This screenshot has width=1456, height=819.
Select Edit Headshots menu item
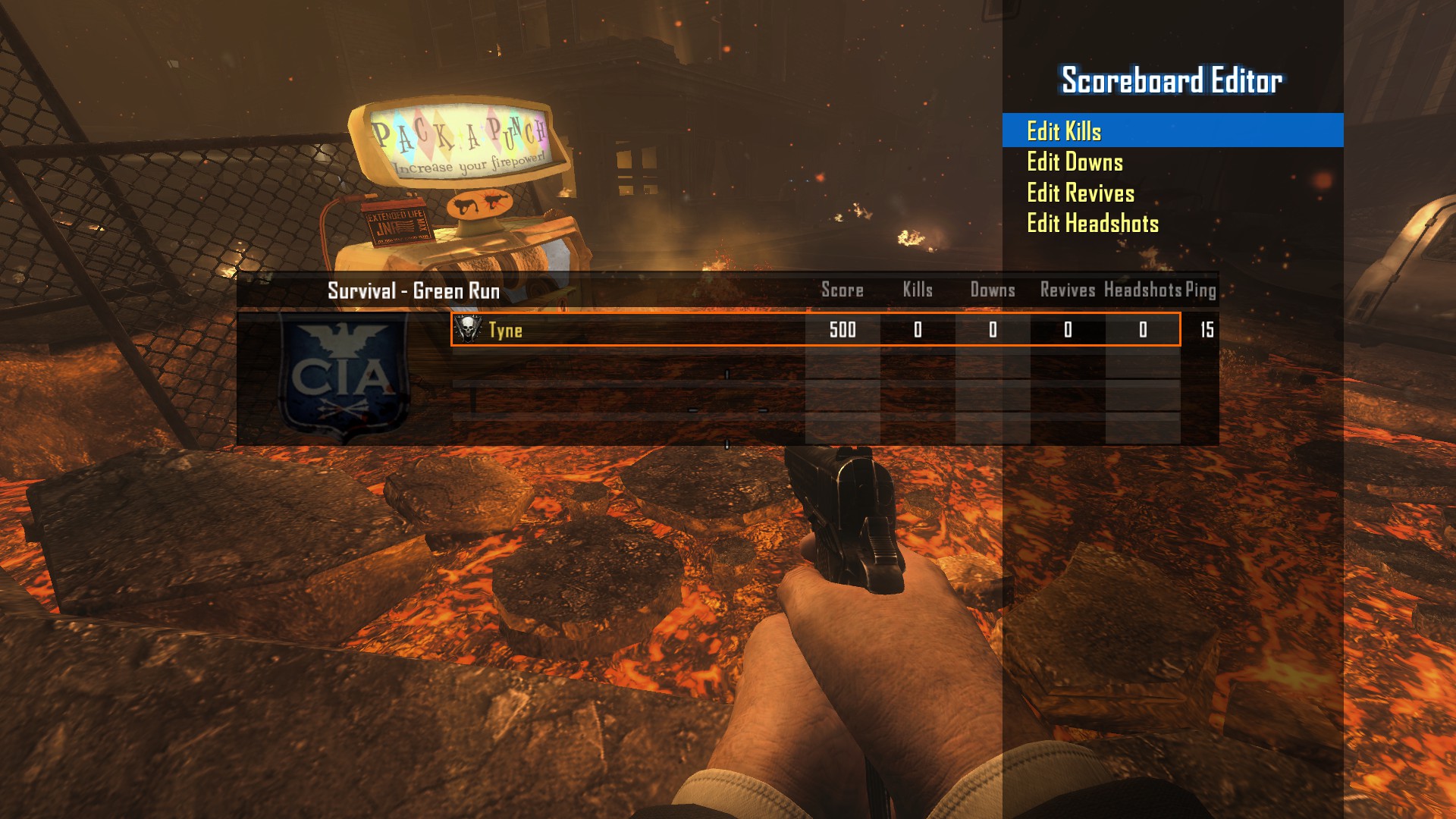tap(1093, 224)
